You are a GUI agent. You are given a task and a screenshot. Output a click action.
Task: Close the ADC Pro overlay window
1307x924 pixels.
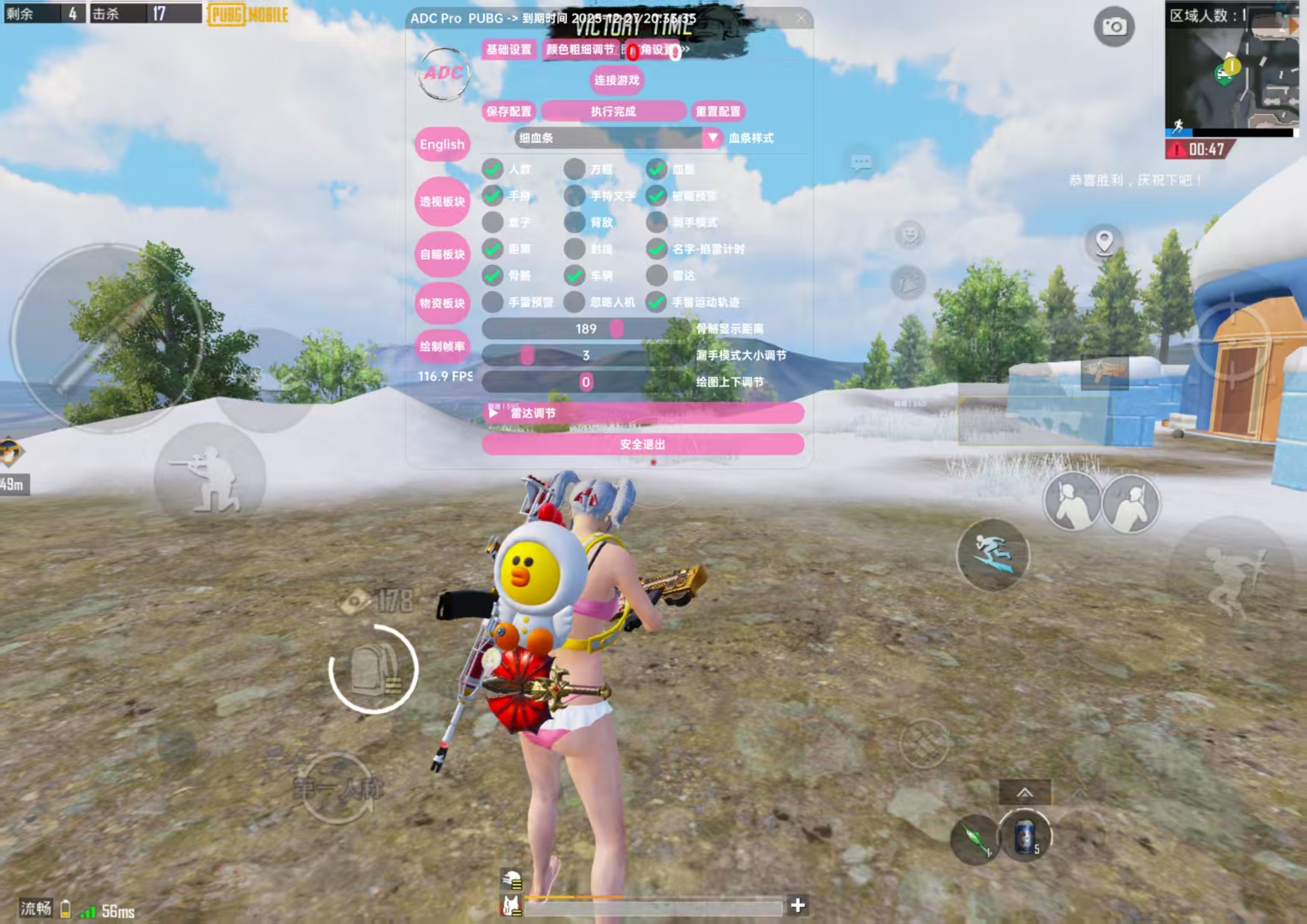tap(801, 18)
